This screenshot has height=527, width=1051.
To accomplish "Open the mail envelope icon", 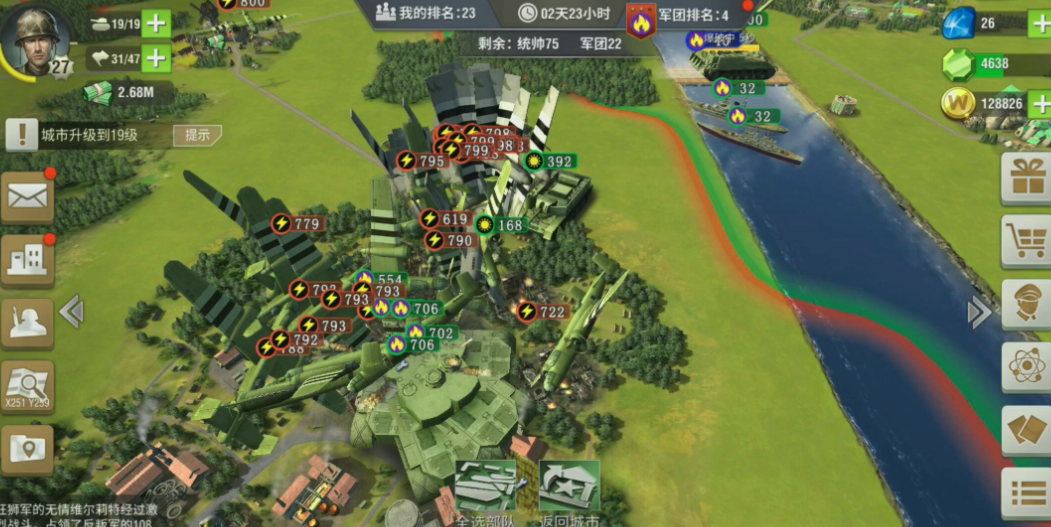I will [27, 196].
